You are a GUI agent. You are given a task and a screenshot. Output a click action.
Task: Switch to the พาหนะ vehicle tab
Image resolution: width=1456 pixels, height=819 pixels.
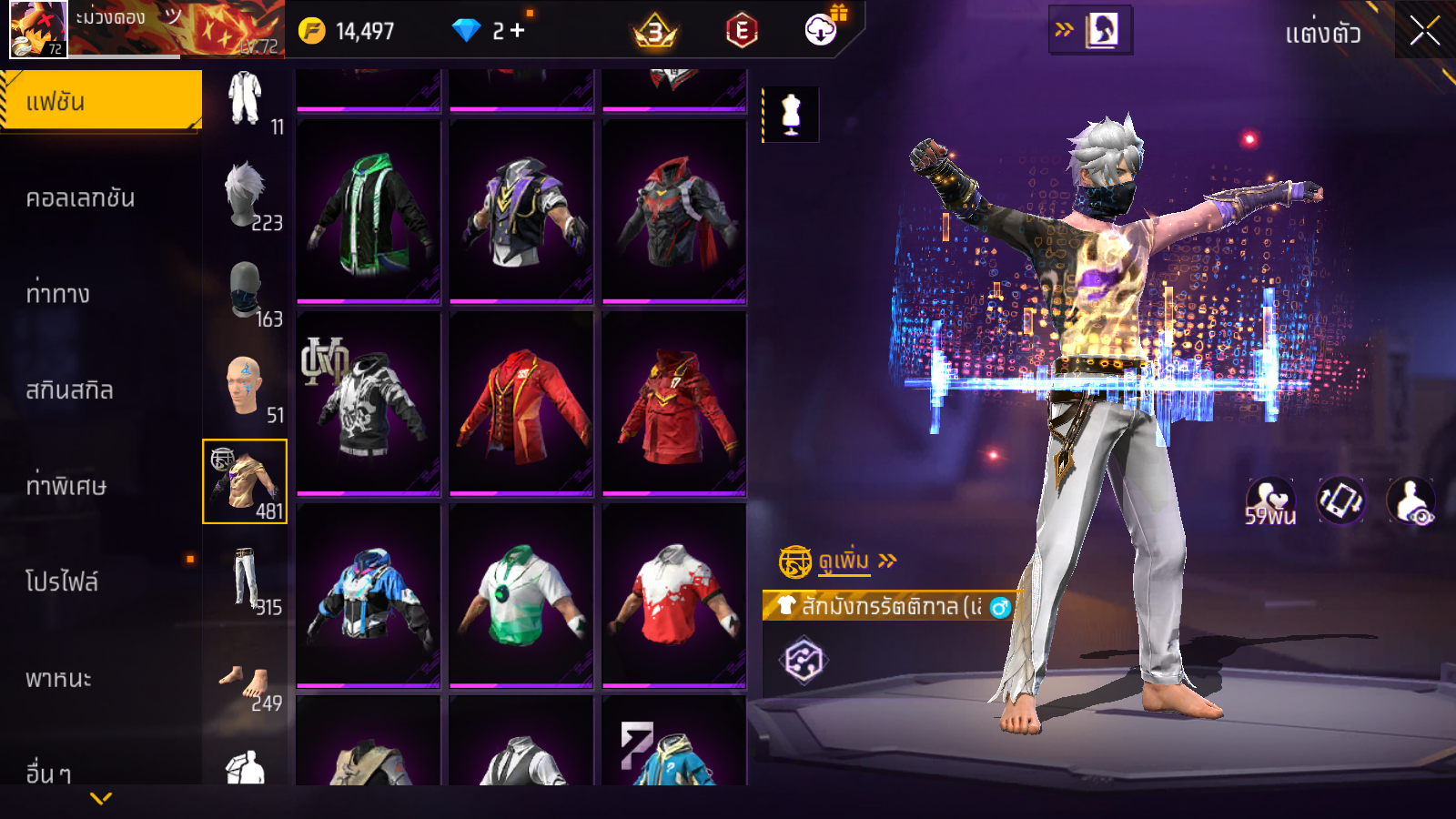tap(59, 678)
